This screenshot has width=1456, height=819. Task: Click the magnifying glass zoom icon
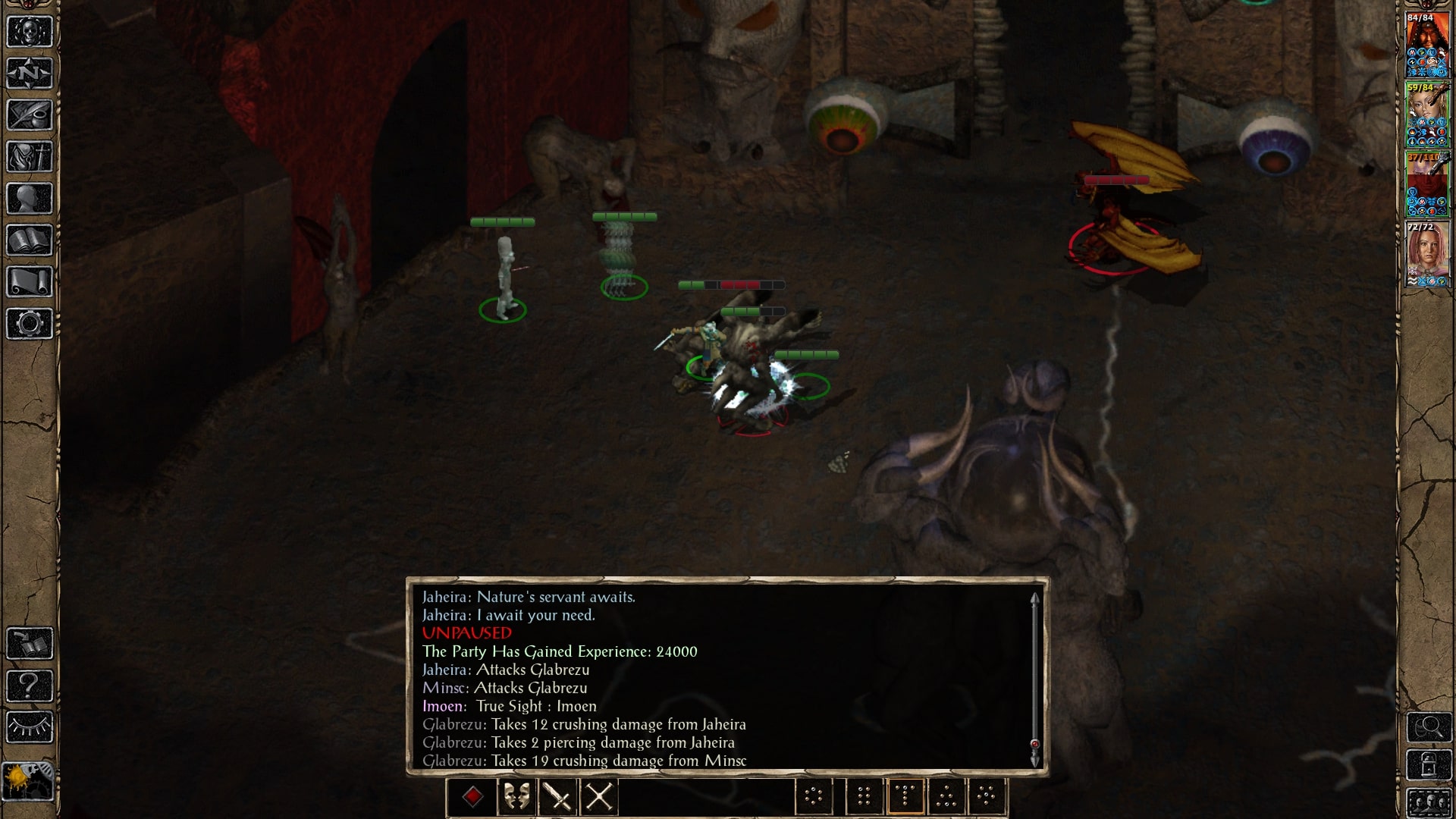click(x=1429, y=726)
